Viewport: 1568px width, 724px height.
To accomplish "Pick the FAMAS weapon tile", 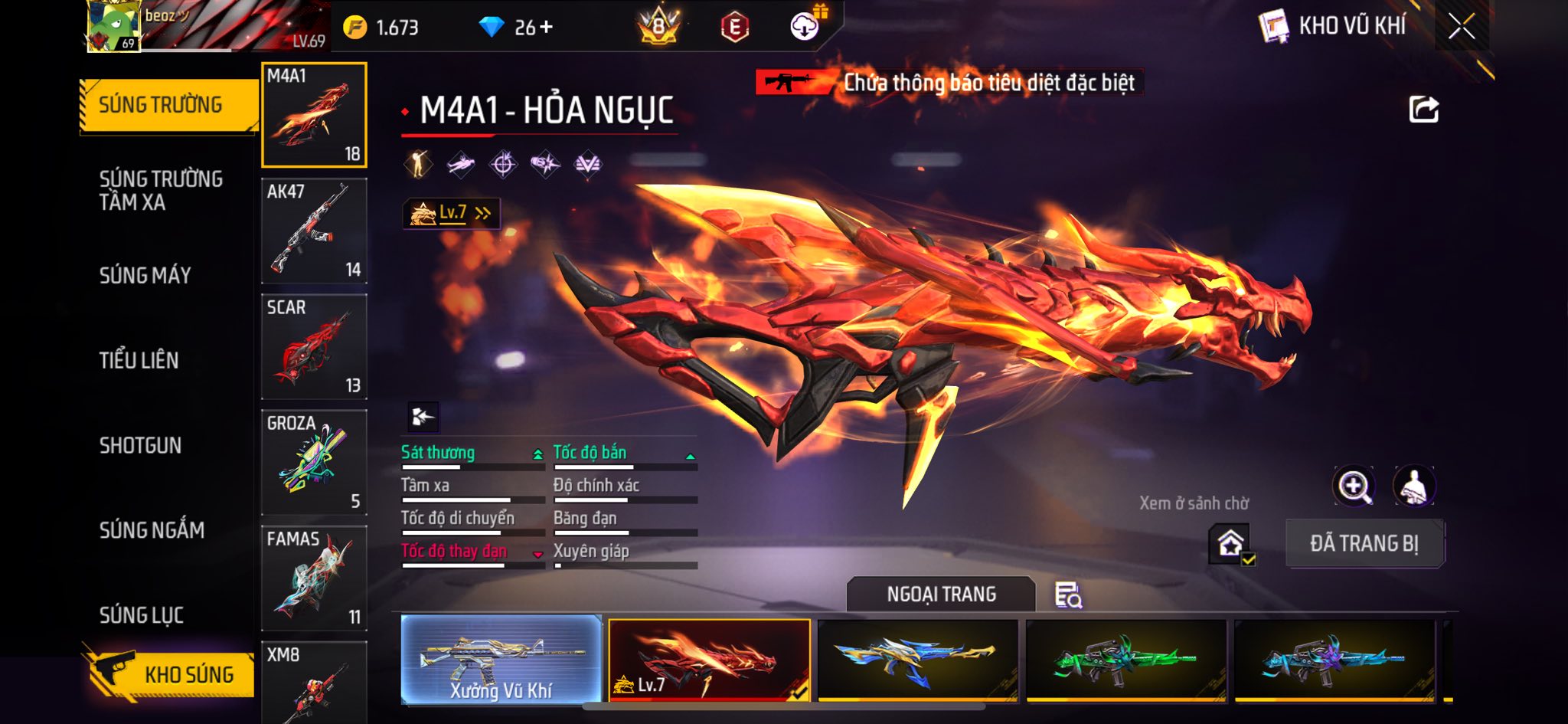I will [x=314, y=578].
